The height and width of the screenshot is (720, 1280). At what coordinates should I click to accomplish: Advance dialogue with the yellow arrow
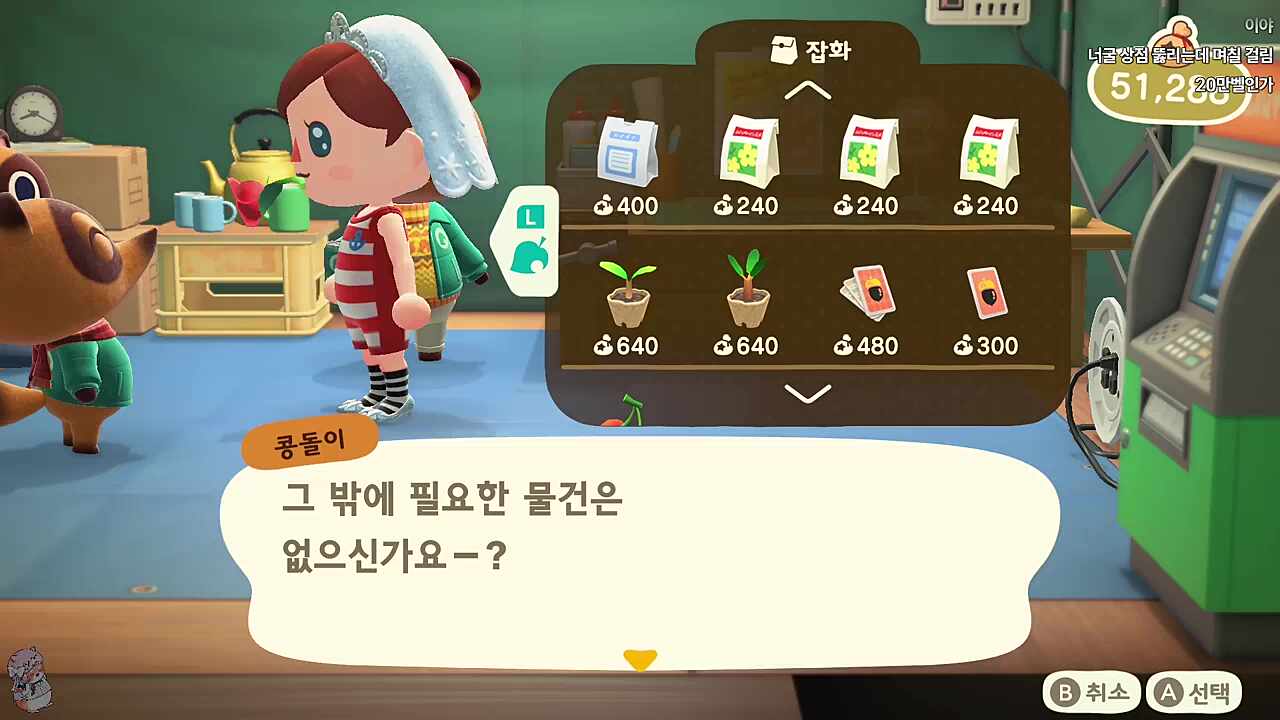tap(640, 658)
